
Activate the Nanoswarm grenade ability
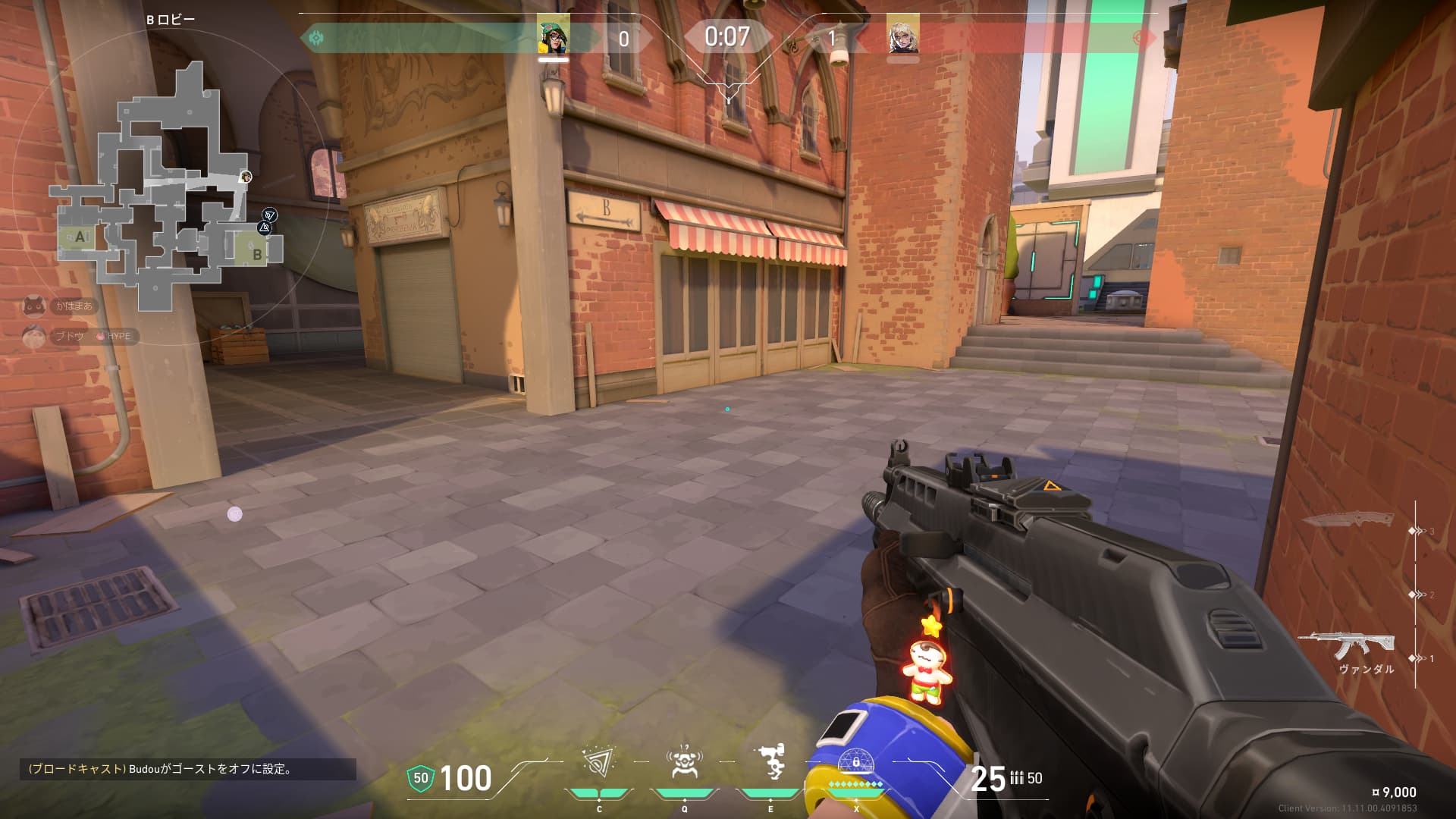point(598,764)
